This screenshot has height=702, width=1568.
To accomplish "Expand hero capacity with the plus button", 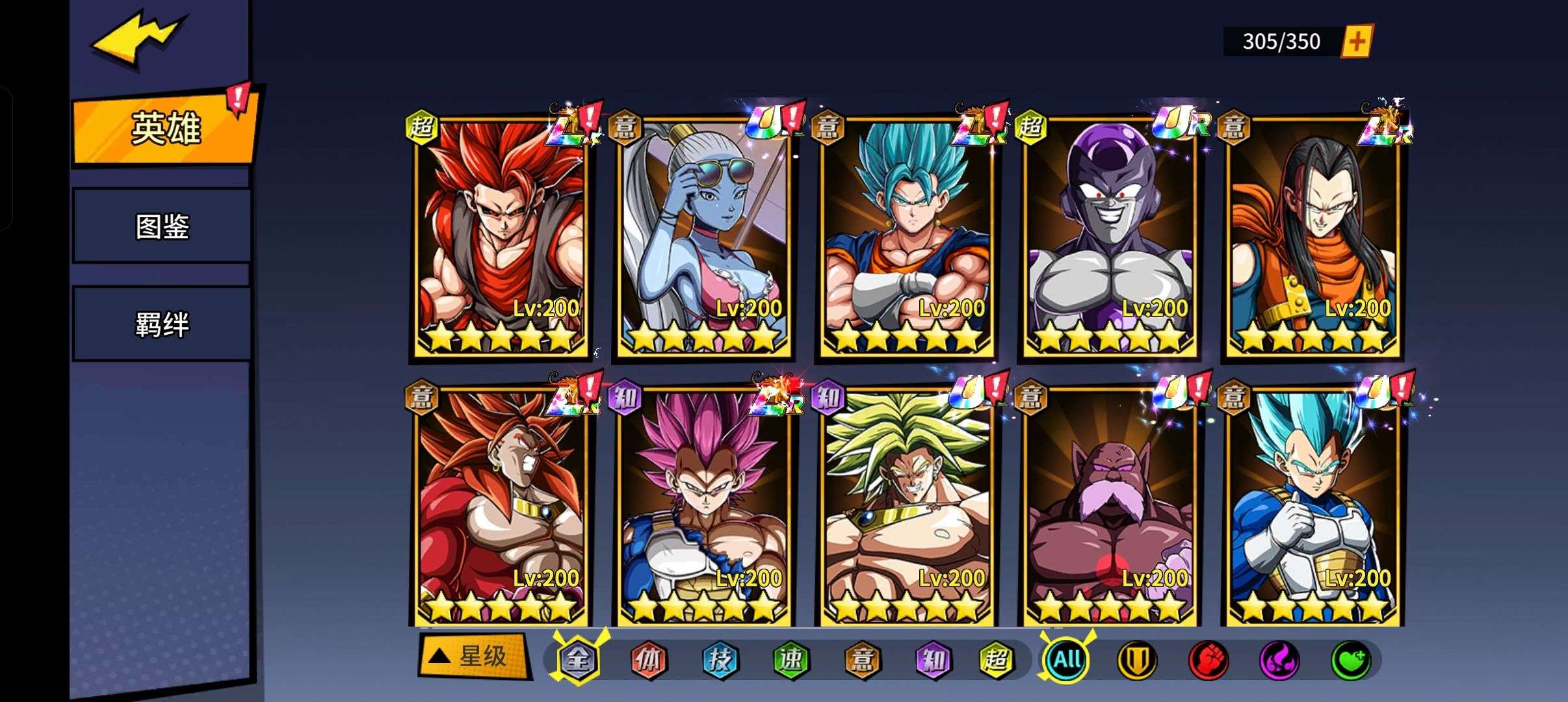I will click(1356, 42).
